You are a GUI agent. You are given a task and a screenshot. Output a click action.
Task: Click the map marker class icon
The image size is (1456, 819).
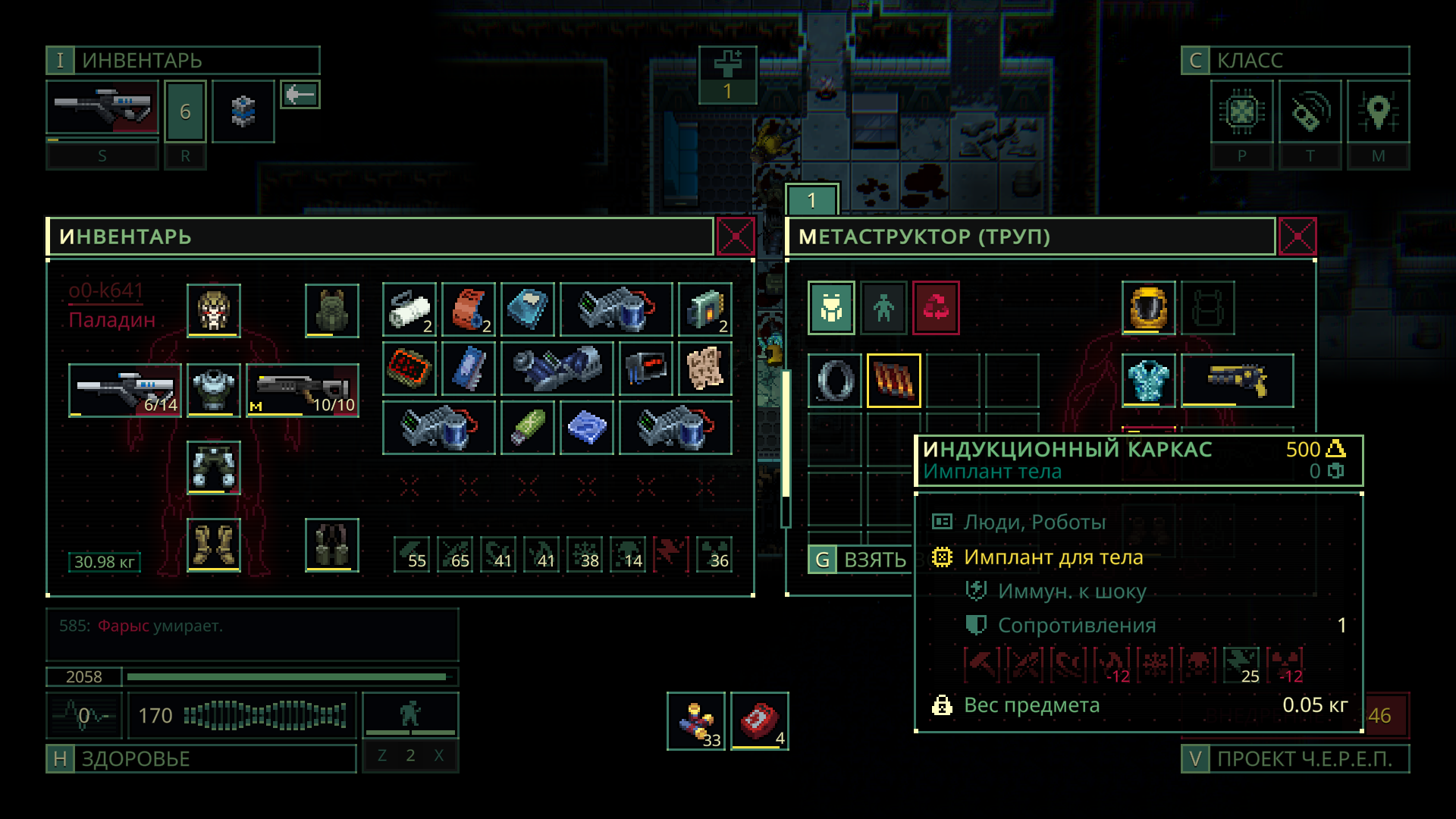tap(1378, 112)
